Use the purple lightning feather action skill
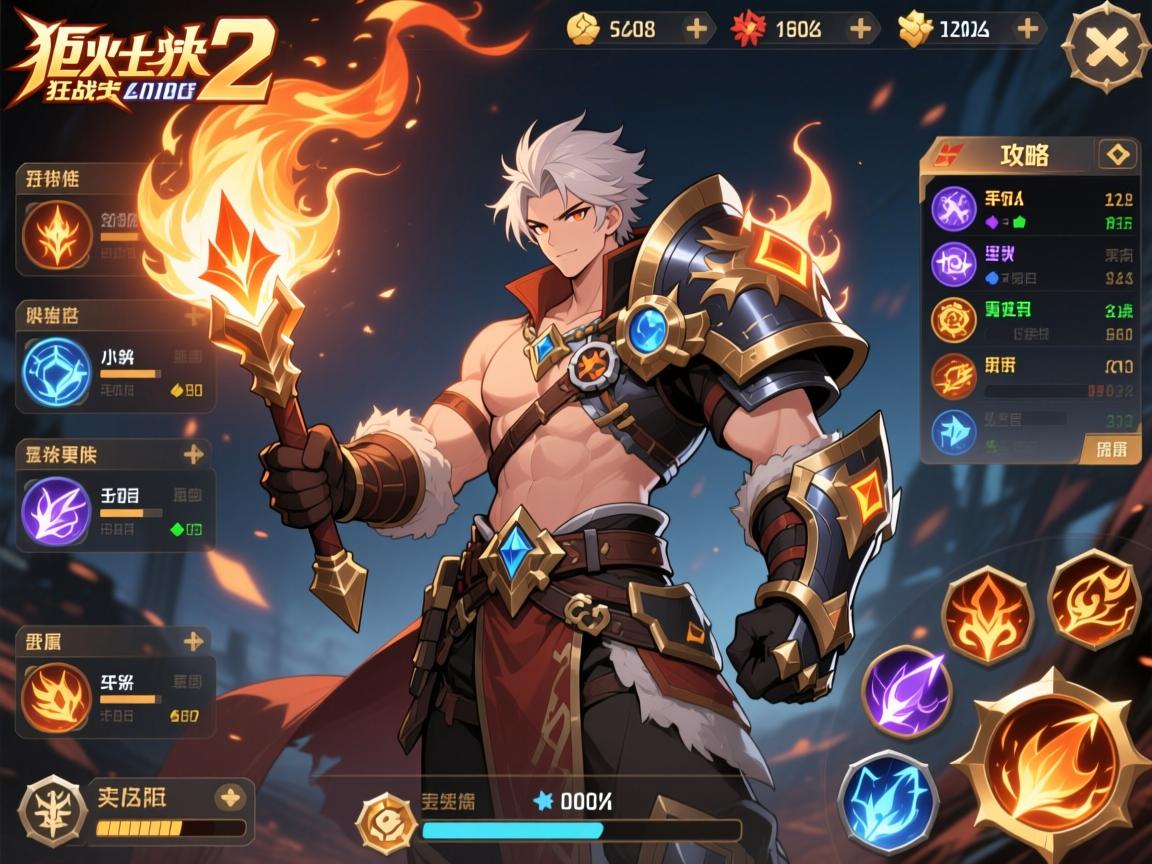Image resolution: width=1152 pixels, height=864 pixels. [906, 692]
